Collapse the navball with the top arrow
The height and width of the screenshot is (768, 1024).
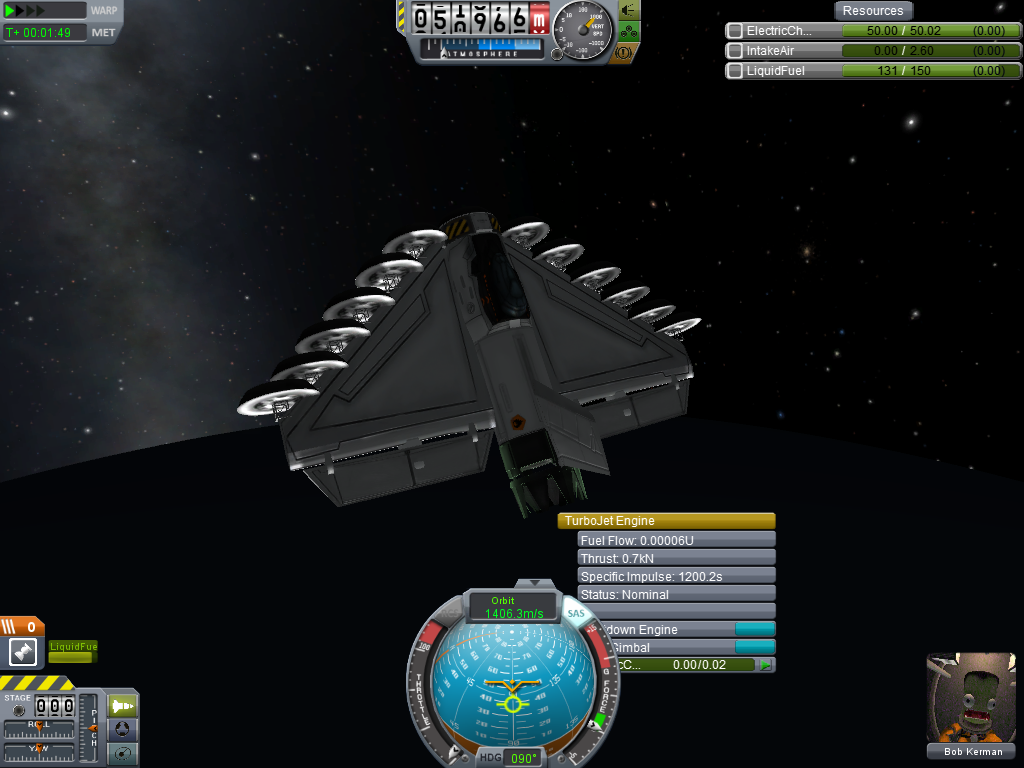point(534,583)
